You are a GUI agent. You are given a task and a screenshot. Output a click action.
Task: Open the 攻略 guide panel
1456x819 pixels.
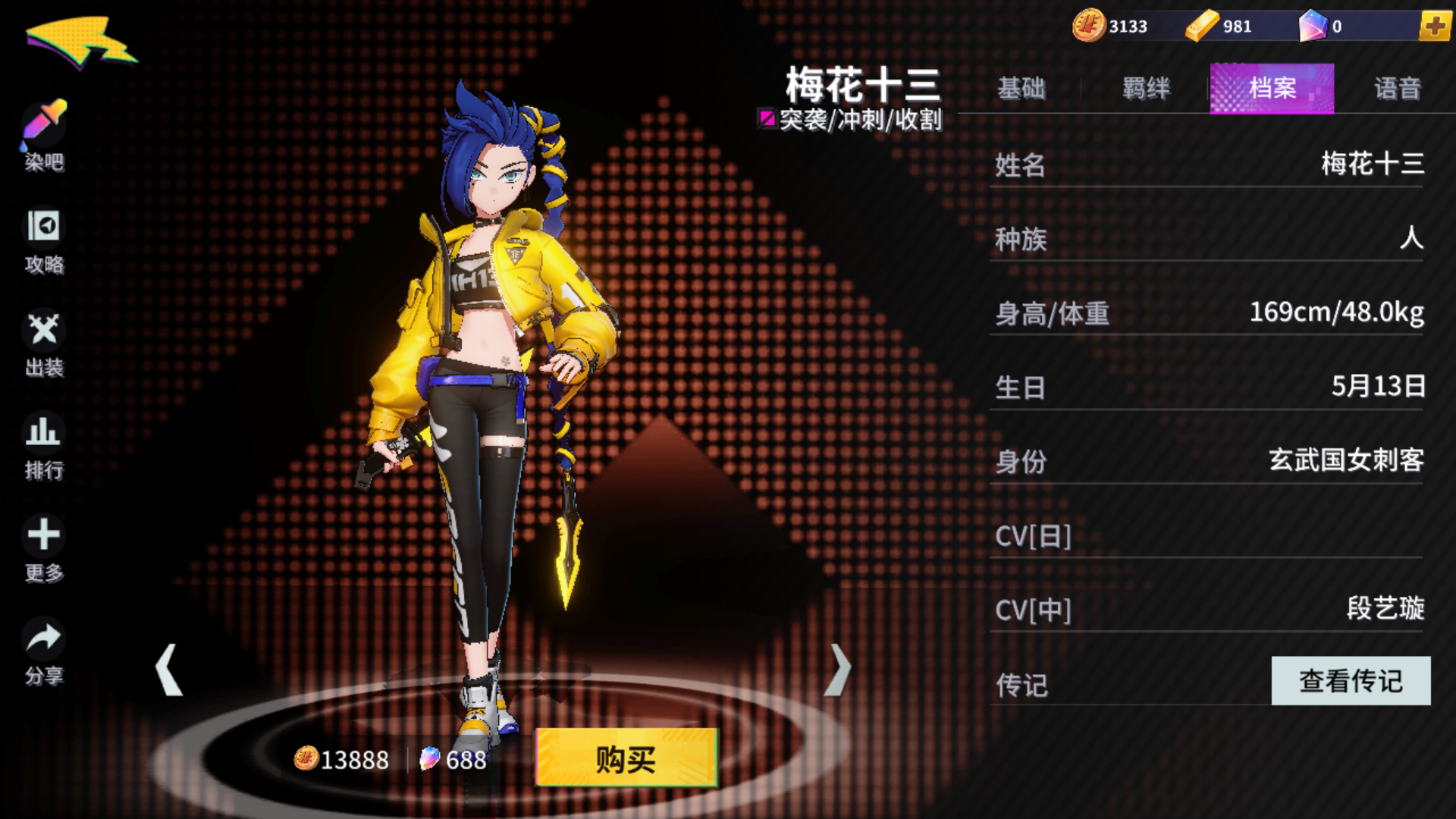43,239
